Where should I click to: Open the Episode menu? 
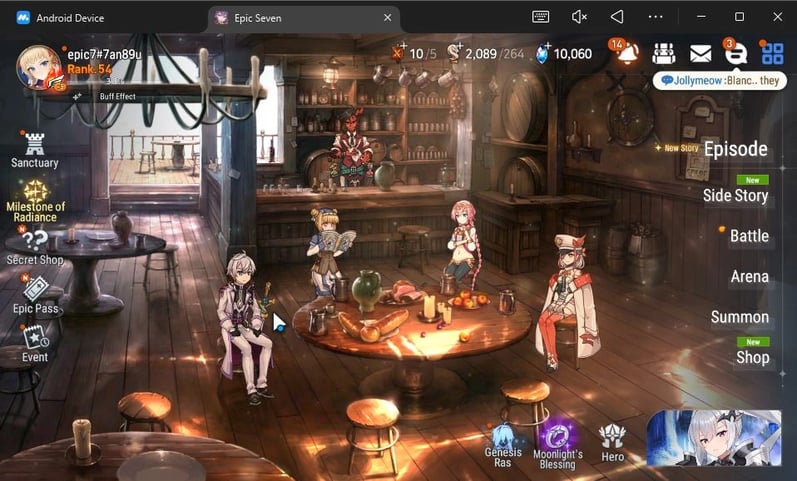(735, 150)
